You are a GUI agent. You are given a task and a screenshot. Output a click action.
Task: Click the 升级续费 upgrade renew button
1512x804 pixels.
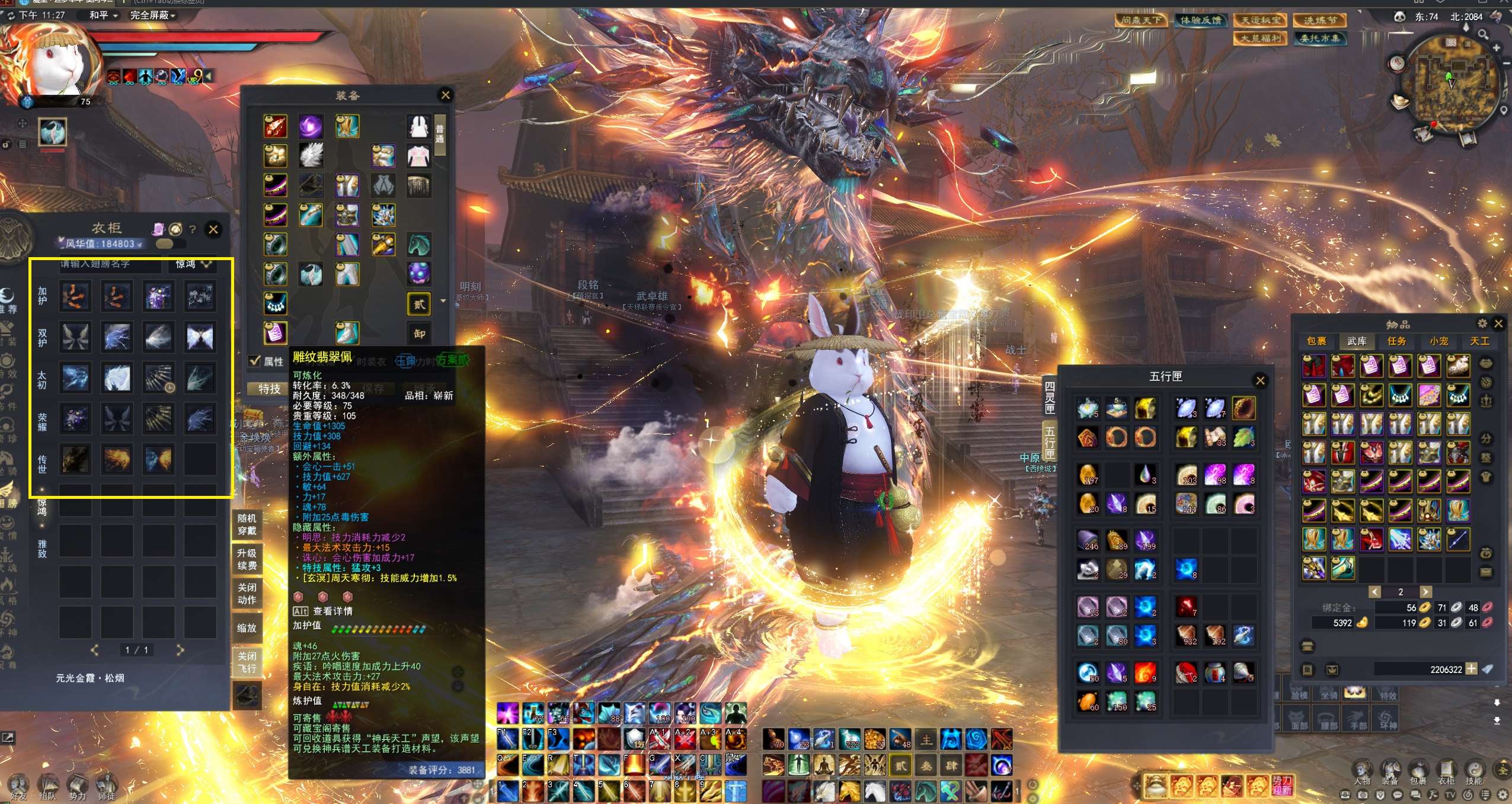pos(247,559)
